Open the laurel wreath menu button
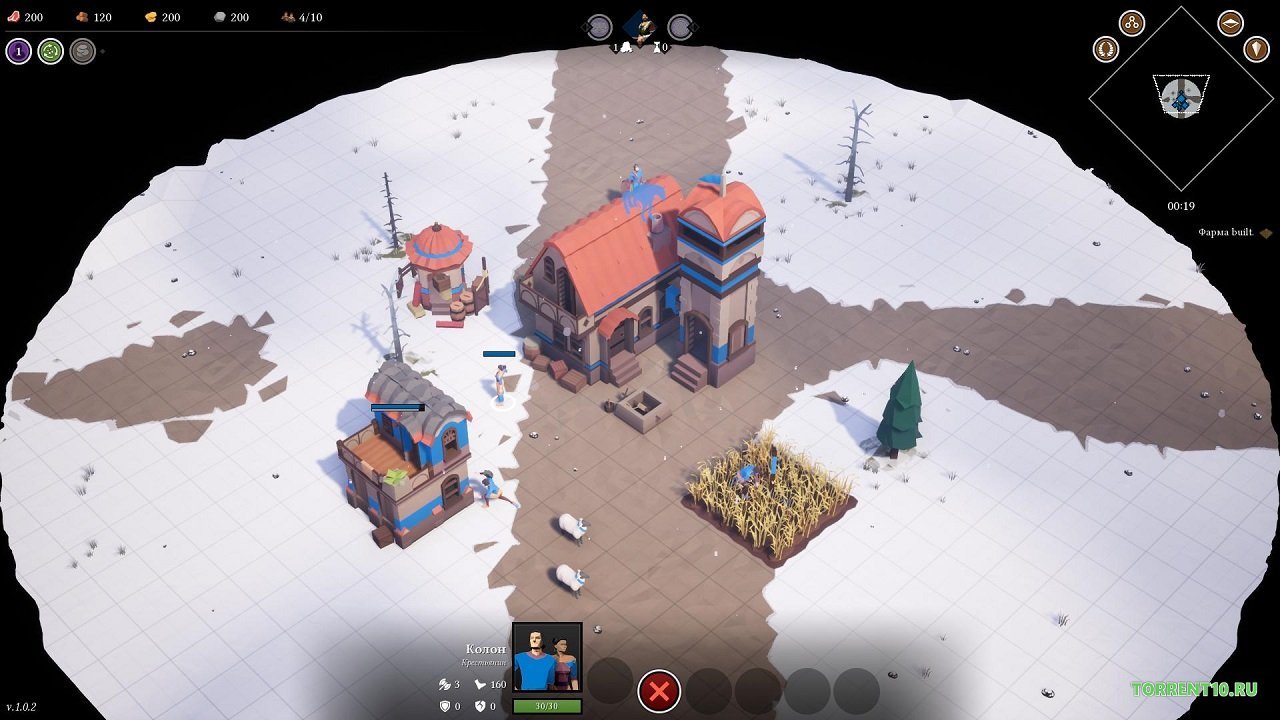Screen dimensions: 1280x720 click(1106, 48)
